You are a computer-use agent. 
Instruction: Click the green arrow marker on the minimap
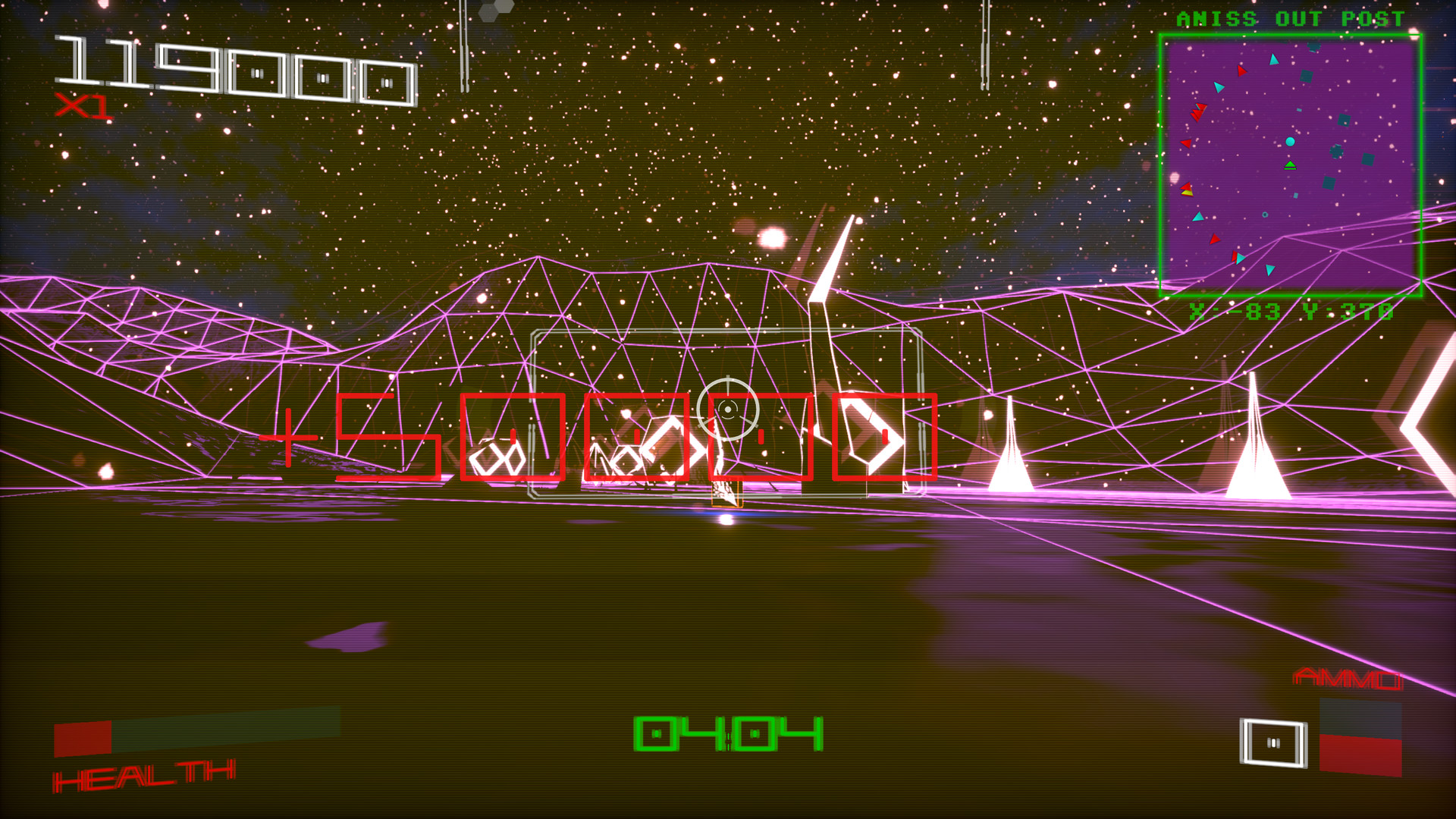(x=1290, y=165)
